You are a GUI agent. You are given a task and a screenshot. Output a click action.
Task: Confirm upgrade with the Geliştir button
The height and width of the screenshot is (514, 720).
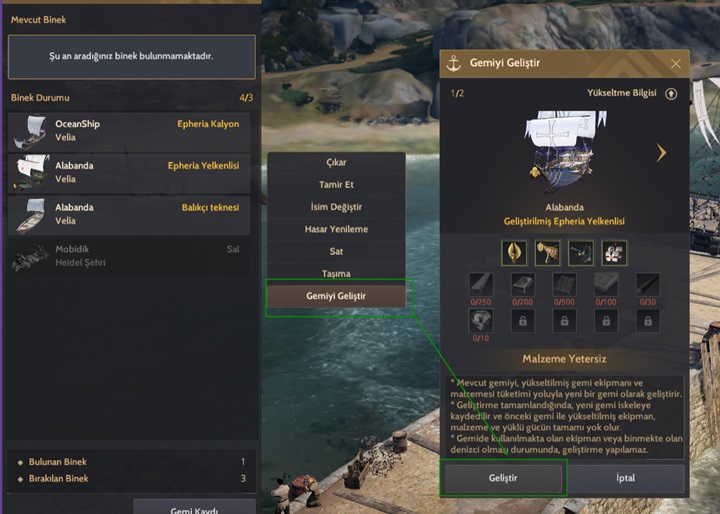pos(504,478)
